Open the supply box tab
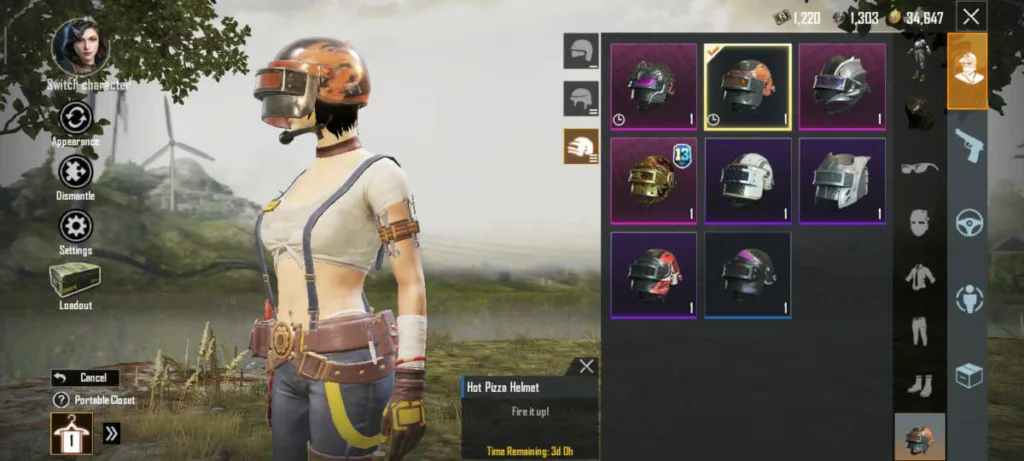Viewport: 1024px width, 461px height. pyautogui.click(x=968, y=376)
